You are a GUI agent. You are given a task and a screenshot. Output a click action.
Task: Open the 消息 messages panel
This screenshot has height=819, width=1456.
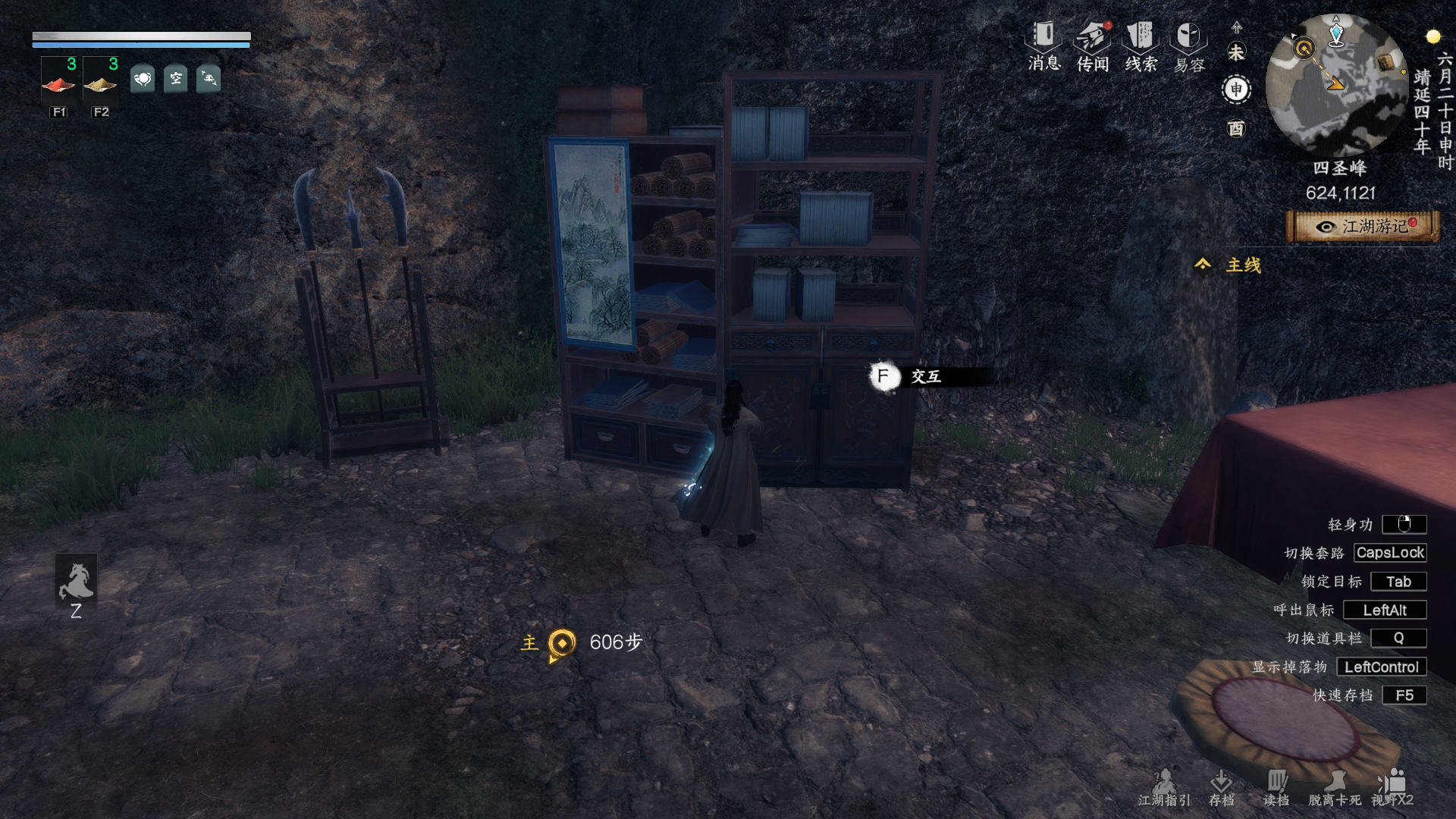coord(1043,45)
